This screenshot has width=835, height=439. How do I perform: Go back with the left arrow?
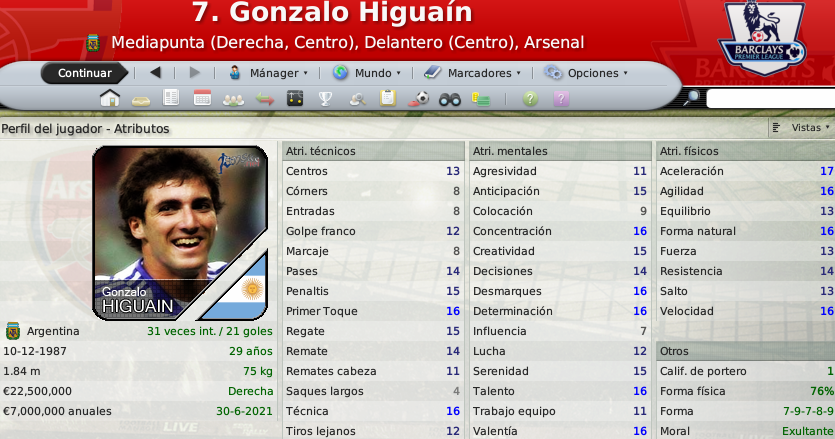click(155, 73)
